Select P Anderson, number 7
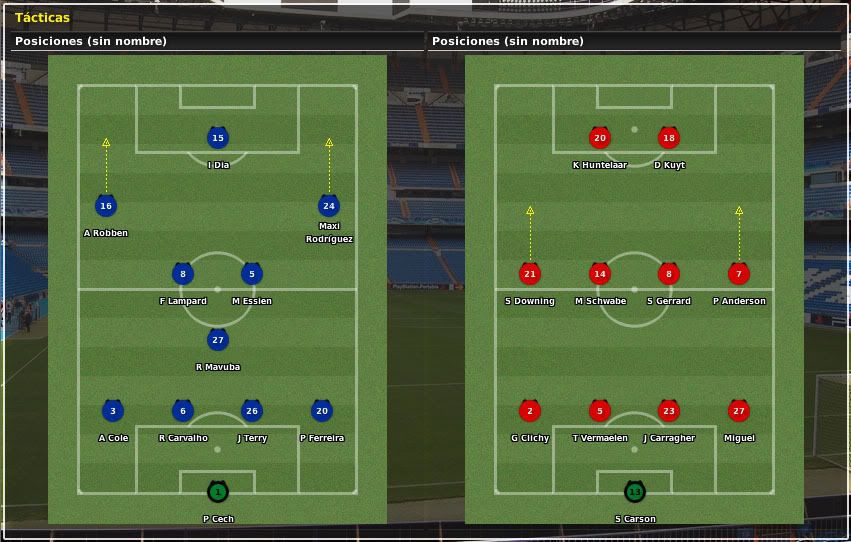The width and height of the screenshot is (851, 542). click(x=739, y=274)
